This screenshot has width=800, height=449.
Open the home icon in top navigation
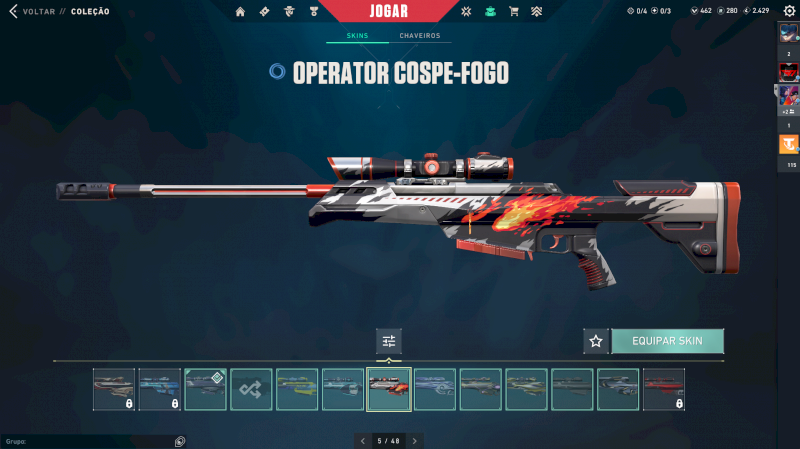coord(240,12)
